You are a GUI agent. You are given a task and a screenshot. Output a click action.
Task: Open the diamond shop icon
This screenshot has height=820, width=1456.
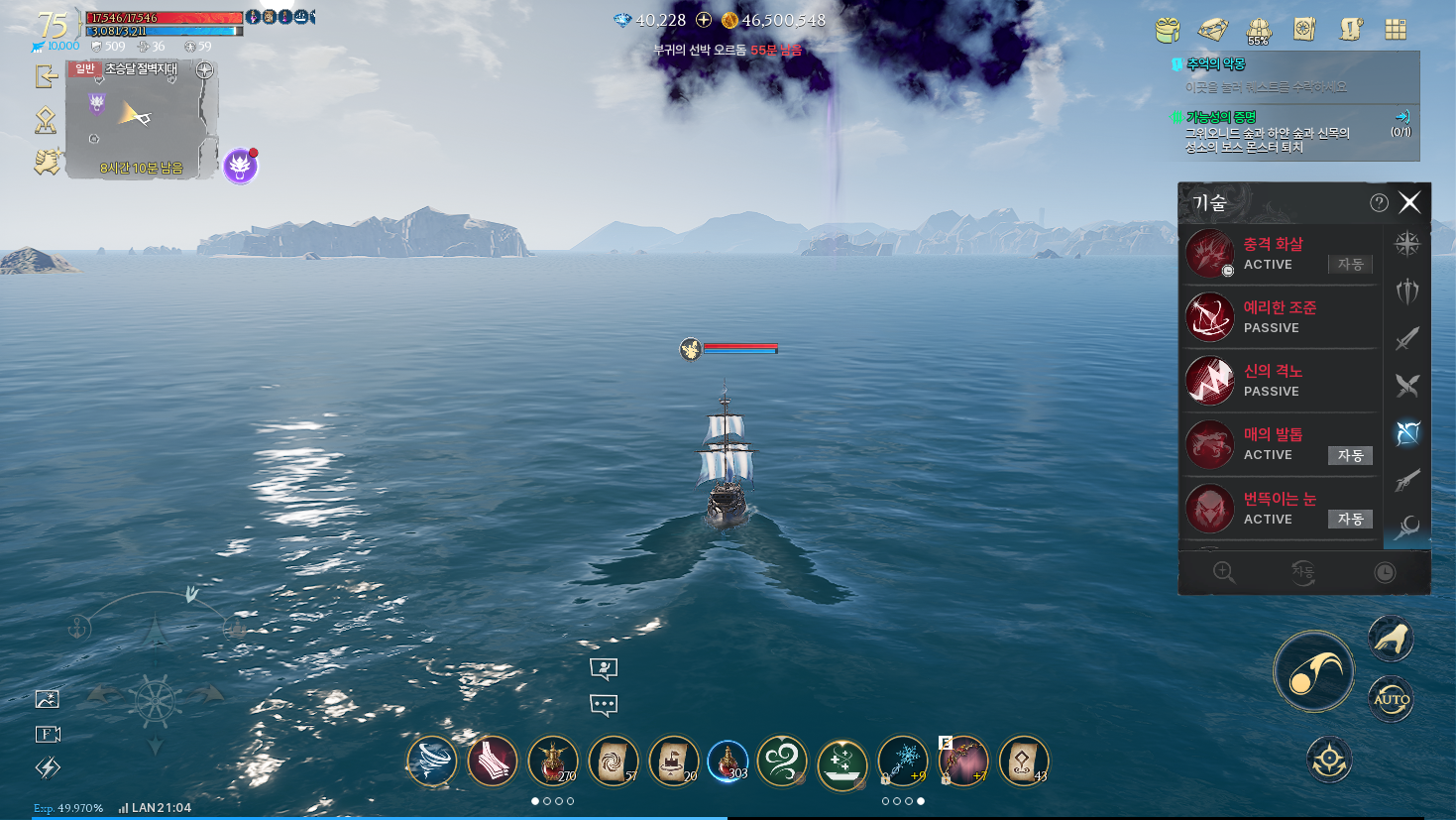point(1212,30)
